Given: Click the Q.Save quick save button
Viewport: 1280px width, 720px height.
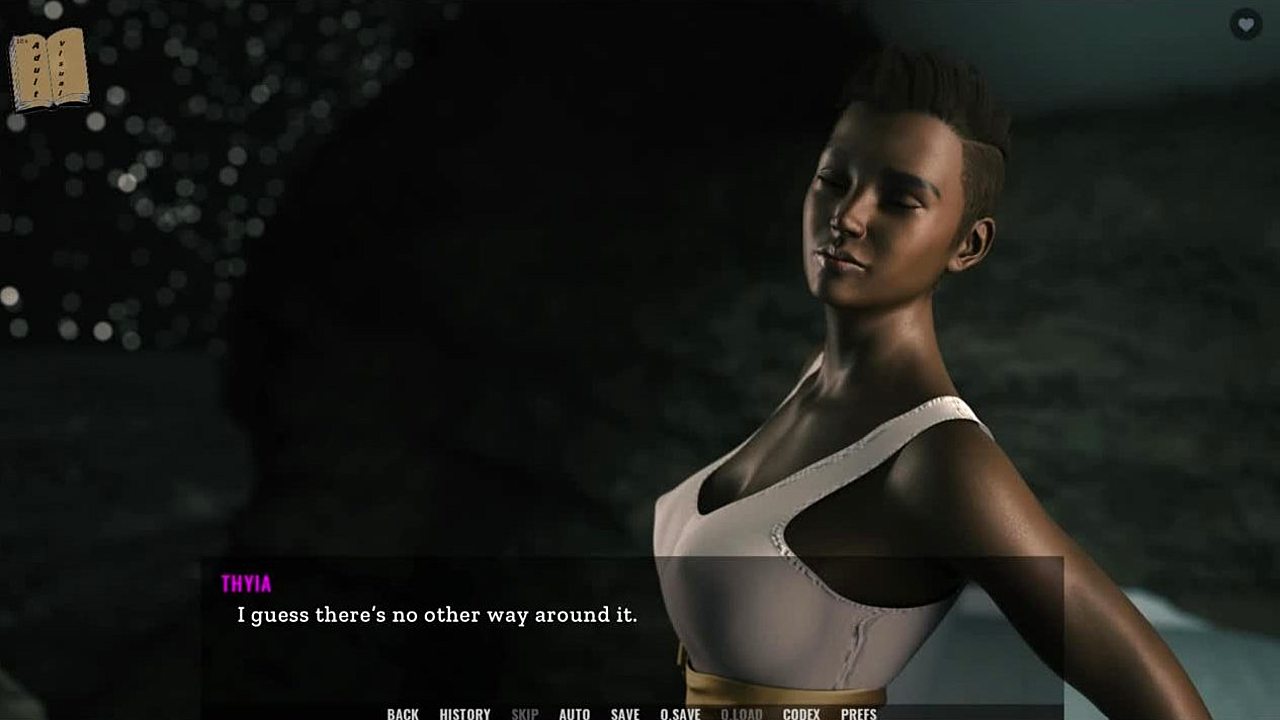Looking at the screenshot, I should (680, 713).
